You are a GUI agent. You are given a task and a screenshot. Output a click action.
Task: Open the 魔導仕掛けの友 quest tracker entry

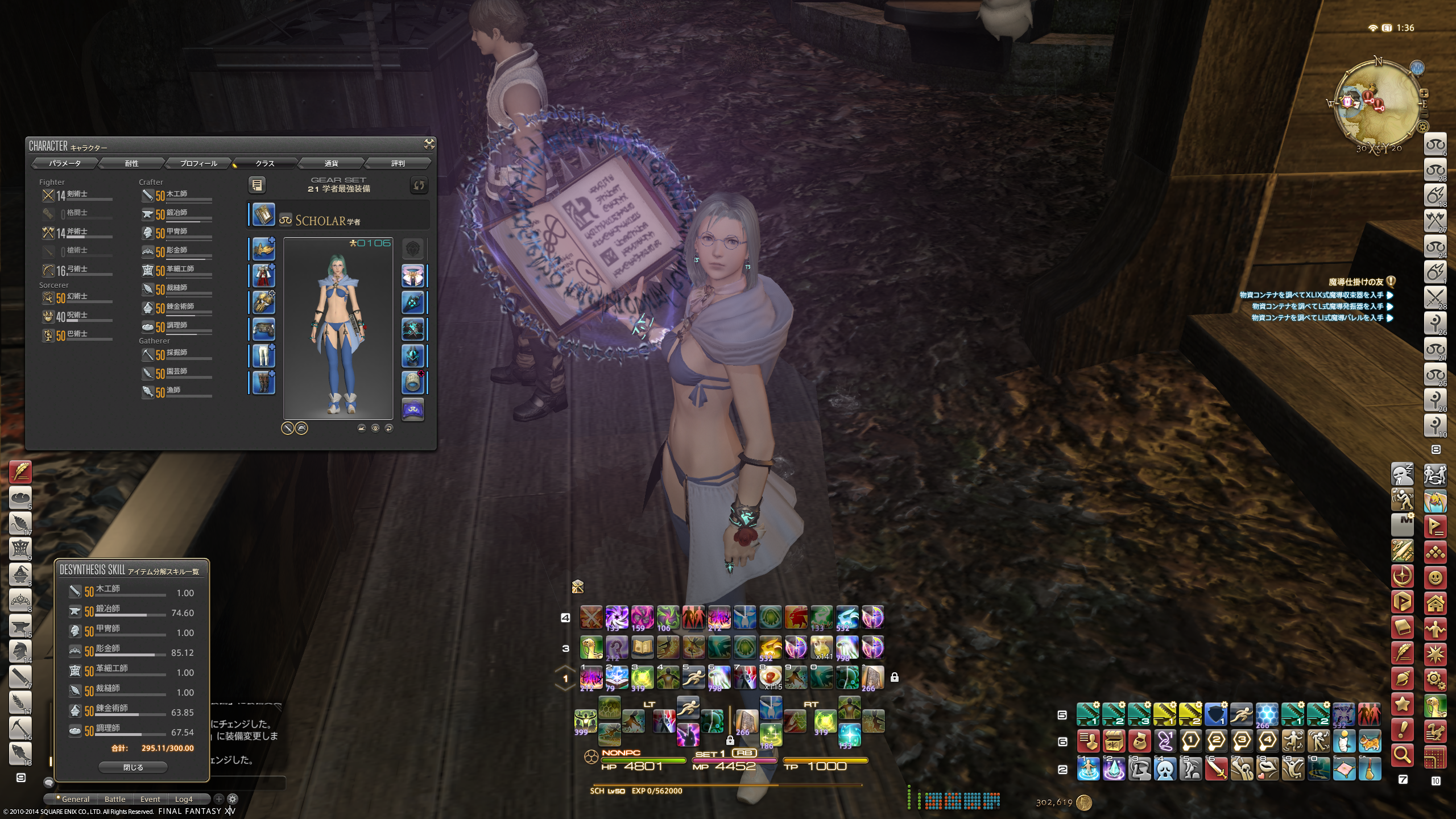[1355, 282]
